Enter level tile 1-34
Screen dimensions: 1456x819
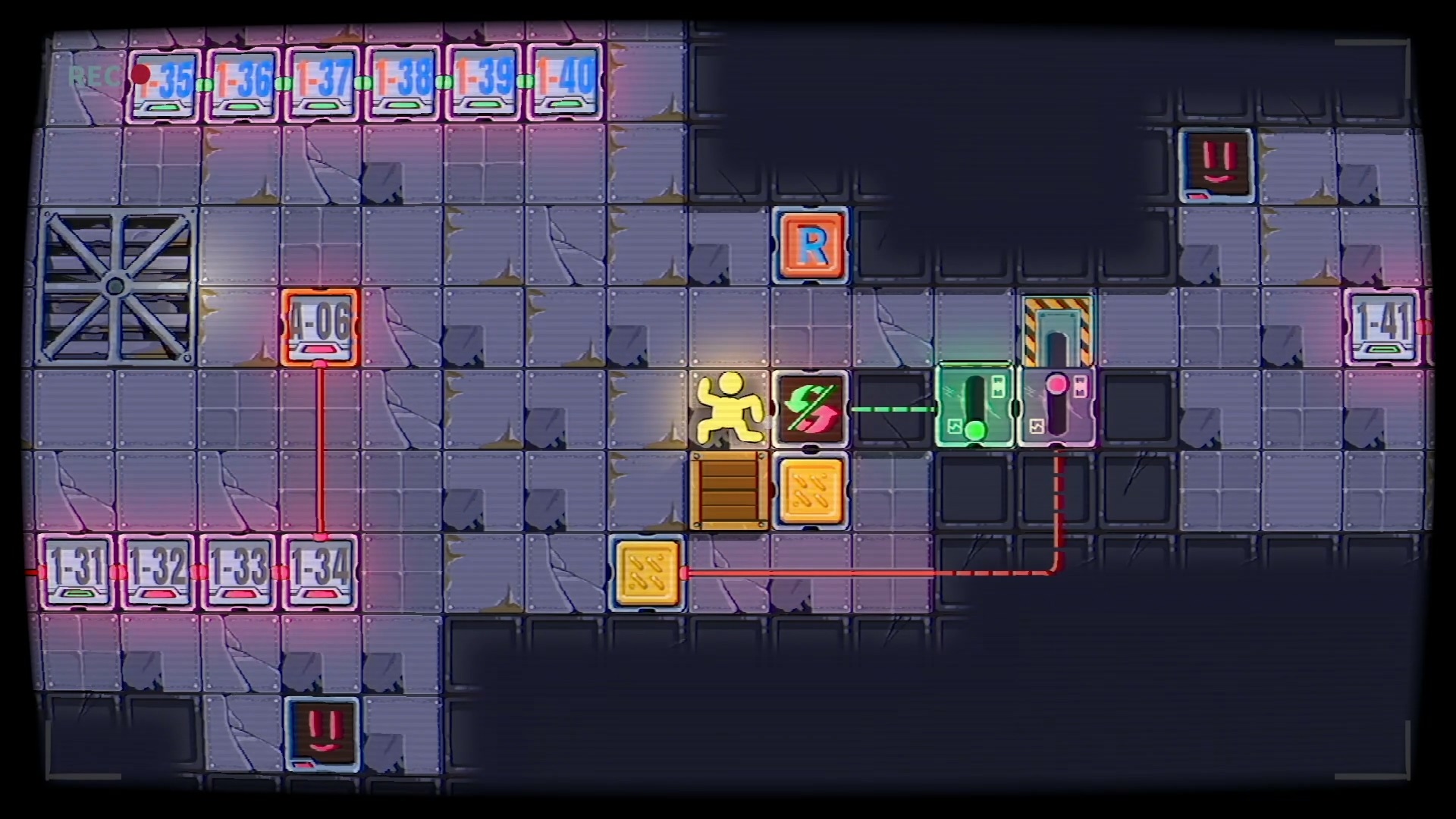click(x=320, y=572)
